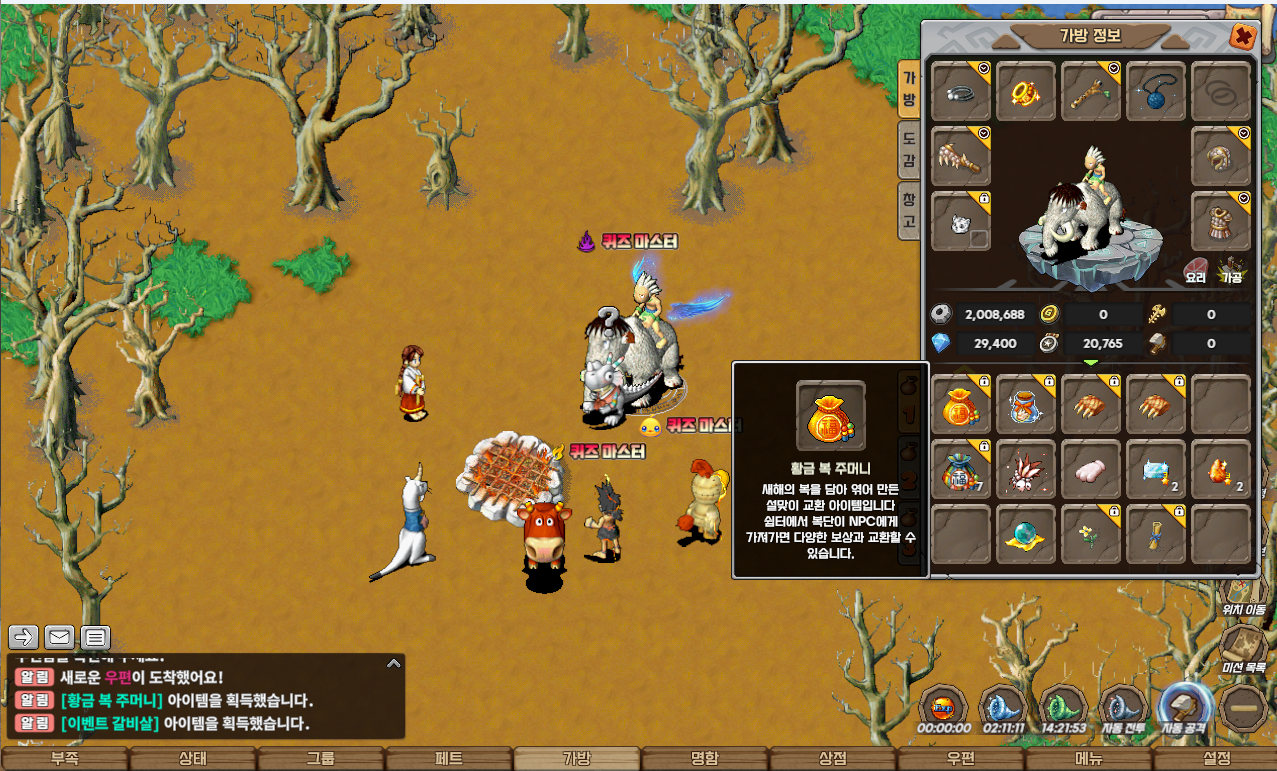
Task: Open the 가공 processing button
Action: pos(1231,270)
